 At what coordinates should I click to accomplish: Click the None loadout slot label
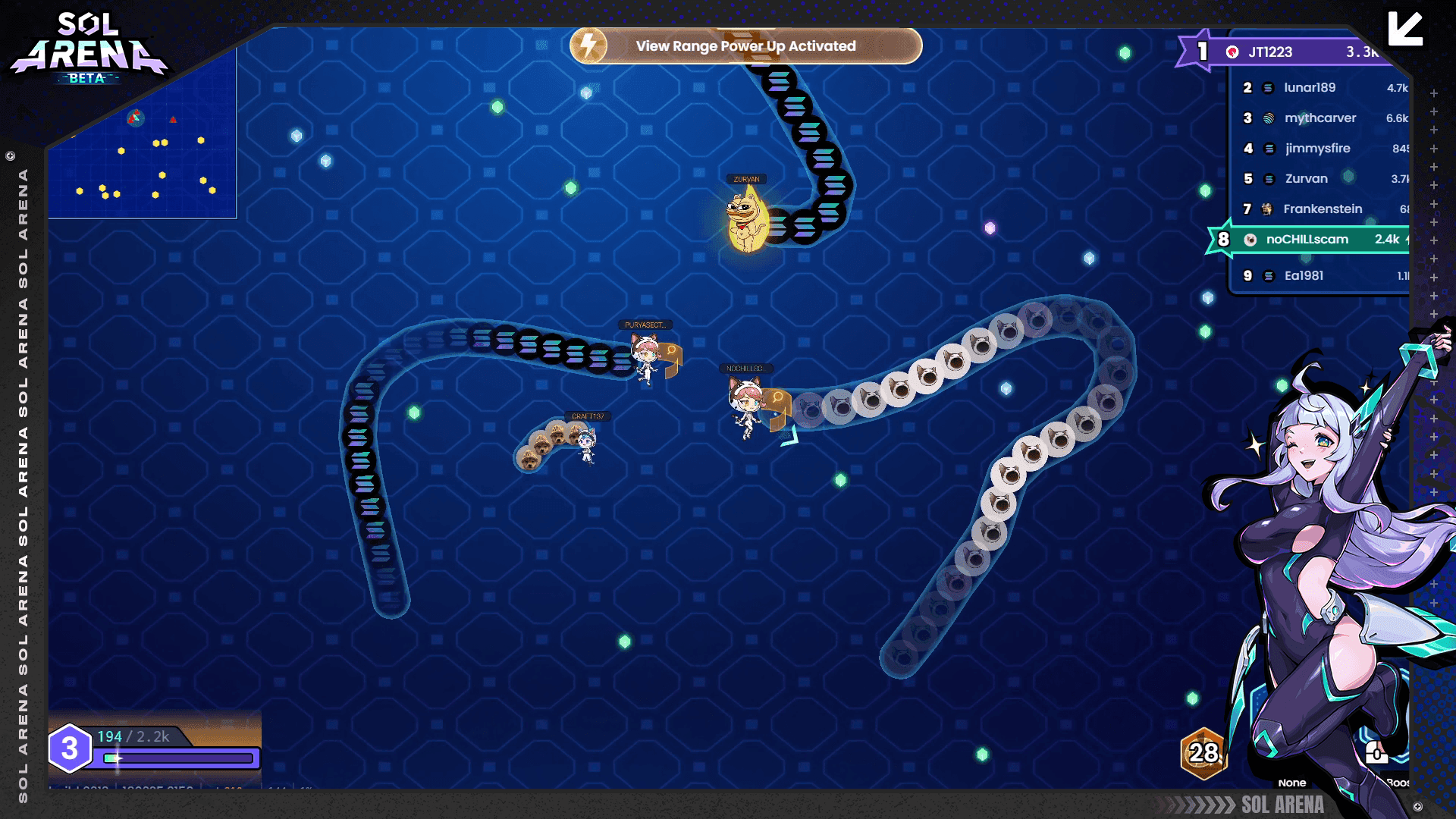pyautogui.click(x=1292, y=783)
